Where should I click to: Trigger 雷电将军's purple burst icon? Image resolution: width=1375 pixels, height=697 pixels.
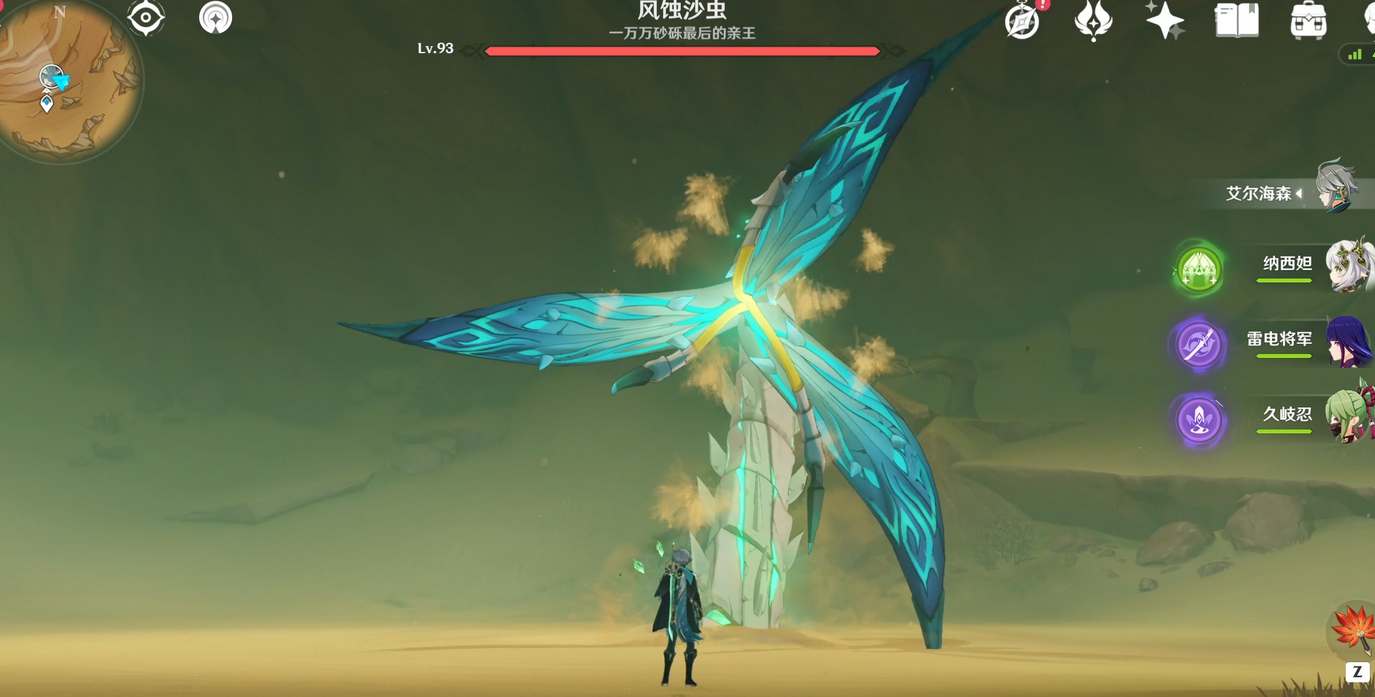click(x=1197, y=345)
